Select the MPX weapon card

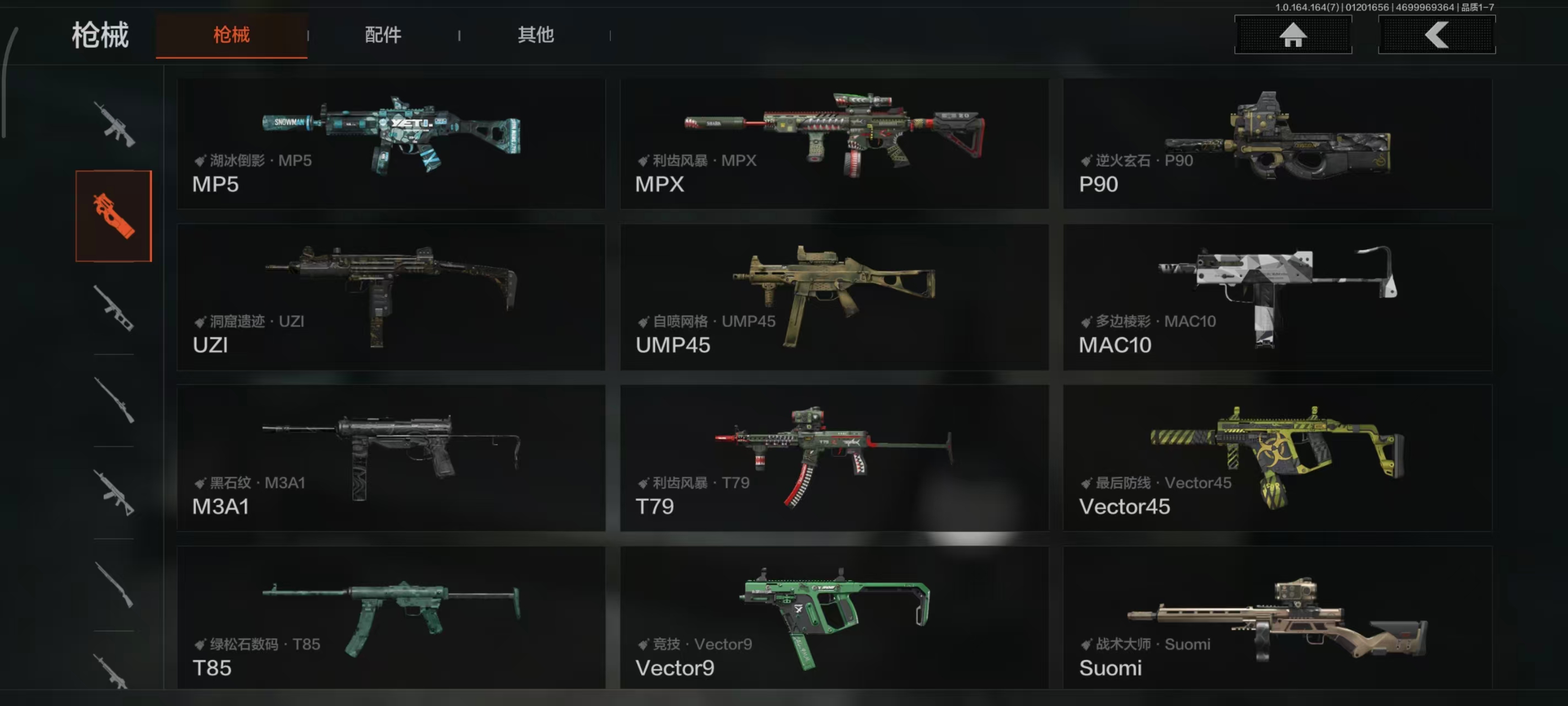[x=834, y=144]
